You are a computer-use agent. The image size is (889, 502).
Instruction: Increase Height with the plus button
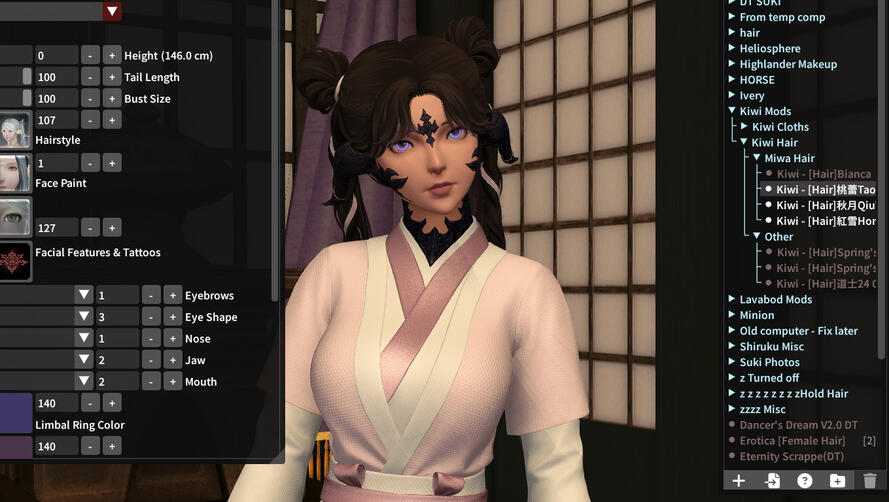112,55
